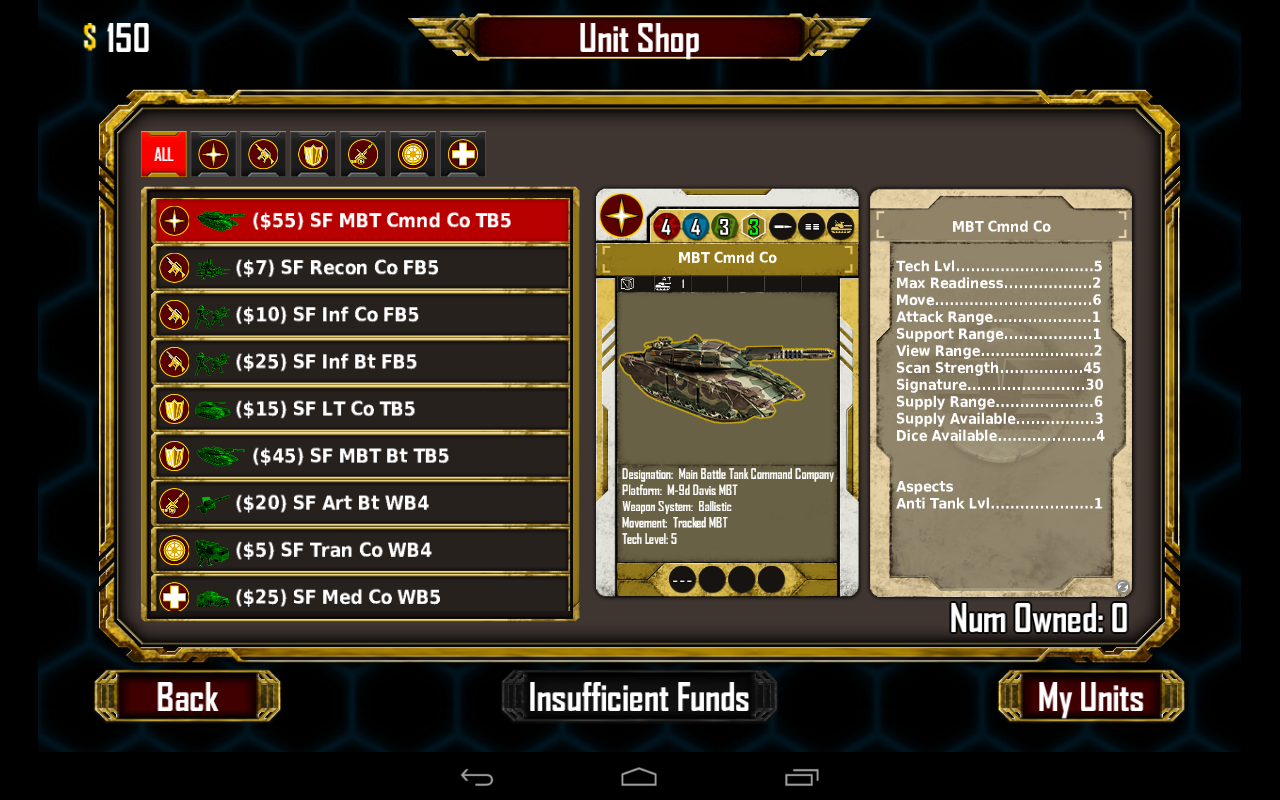Select the SF MBT Bt TB5 shop item
The width and height of the screenshot is (1280, 800).
click(x=360, y=455)
